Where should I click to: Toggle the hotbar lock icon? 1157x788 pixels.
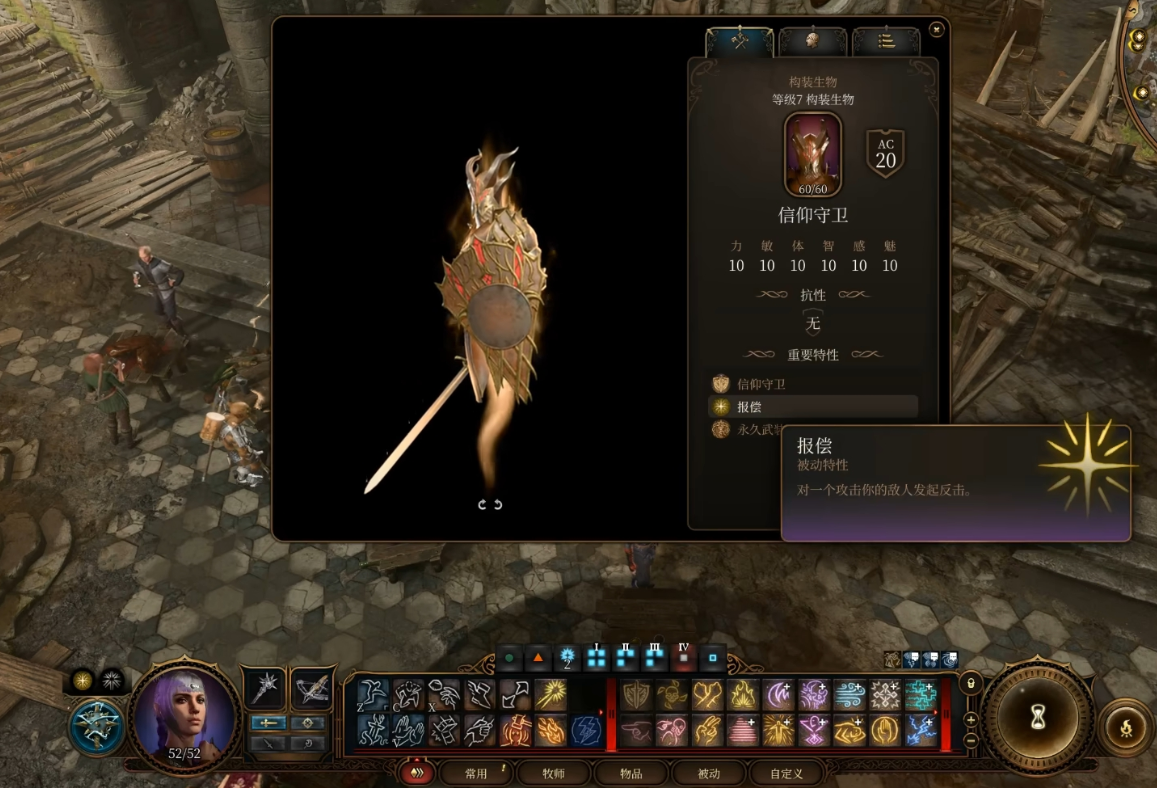[x=969, y=682]
